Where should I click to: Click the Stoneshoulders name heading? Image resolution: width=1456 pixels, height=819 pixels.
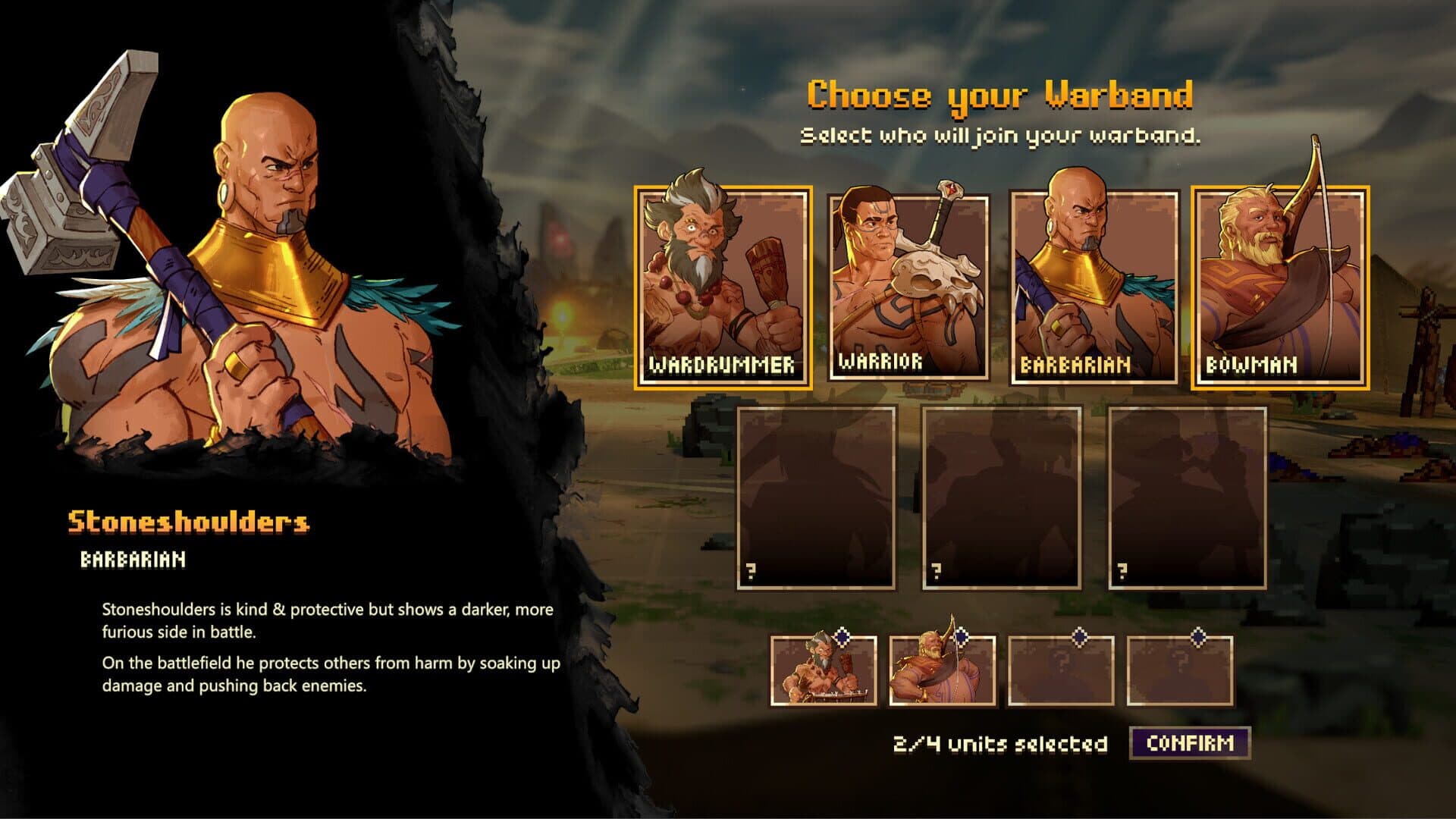(x=190, y=522)
